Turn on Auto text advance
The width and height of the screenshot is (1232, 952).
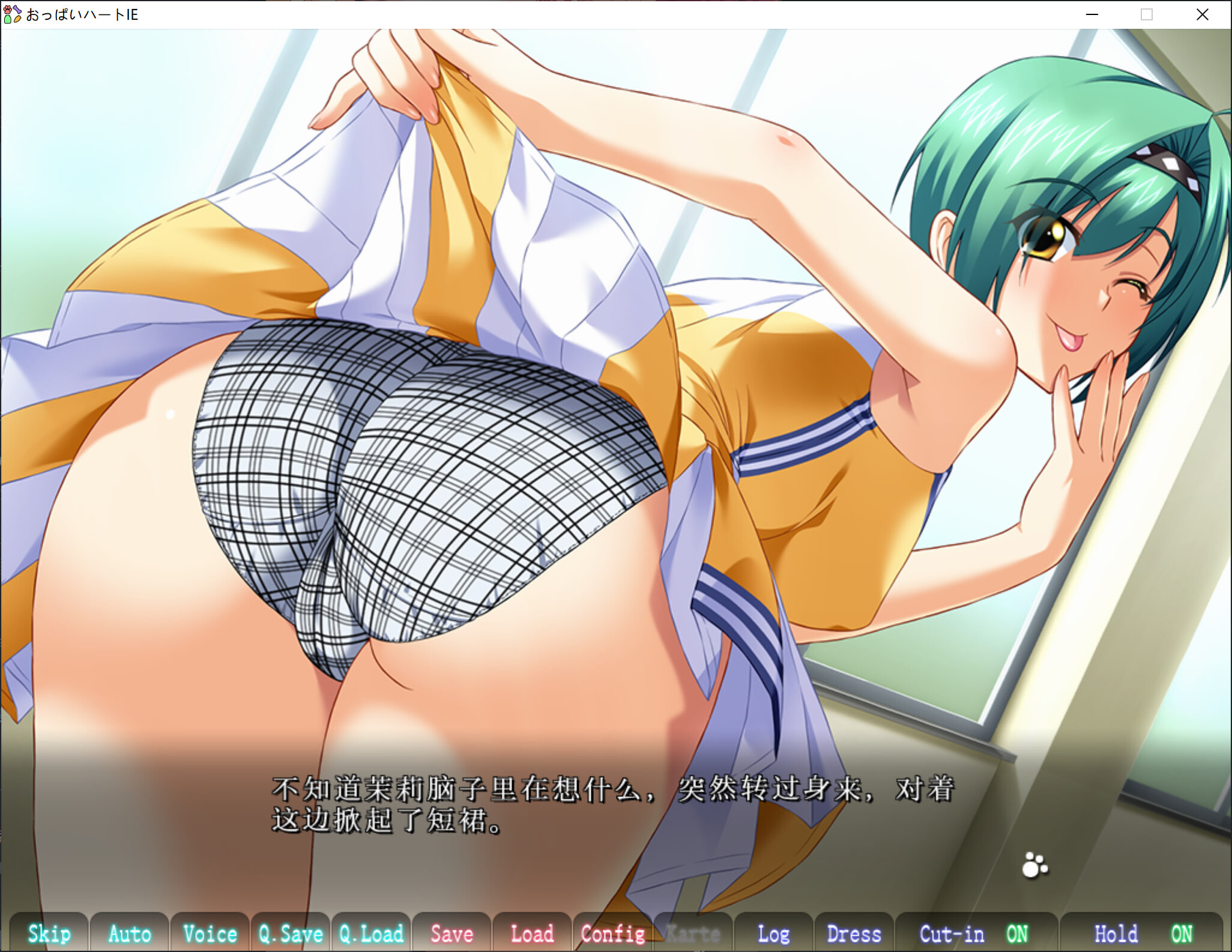pyautogui.click(x=130, y=933)
